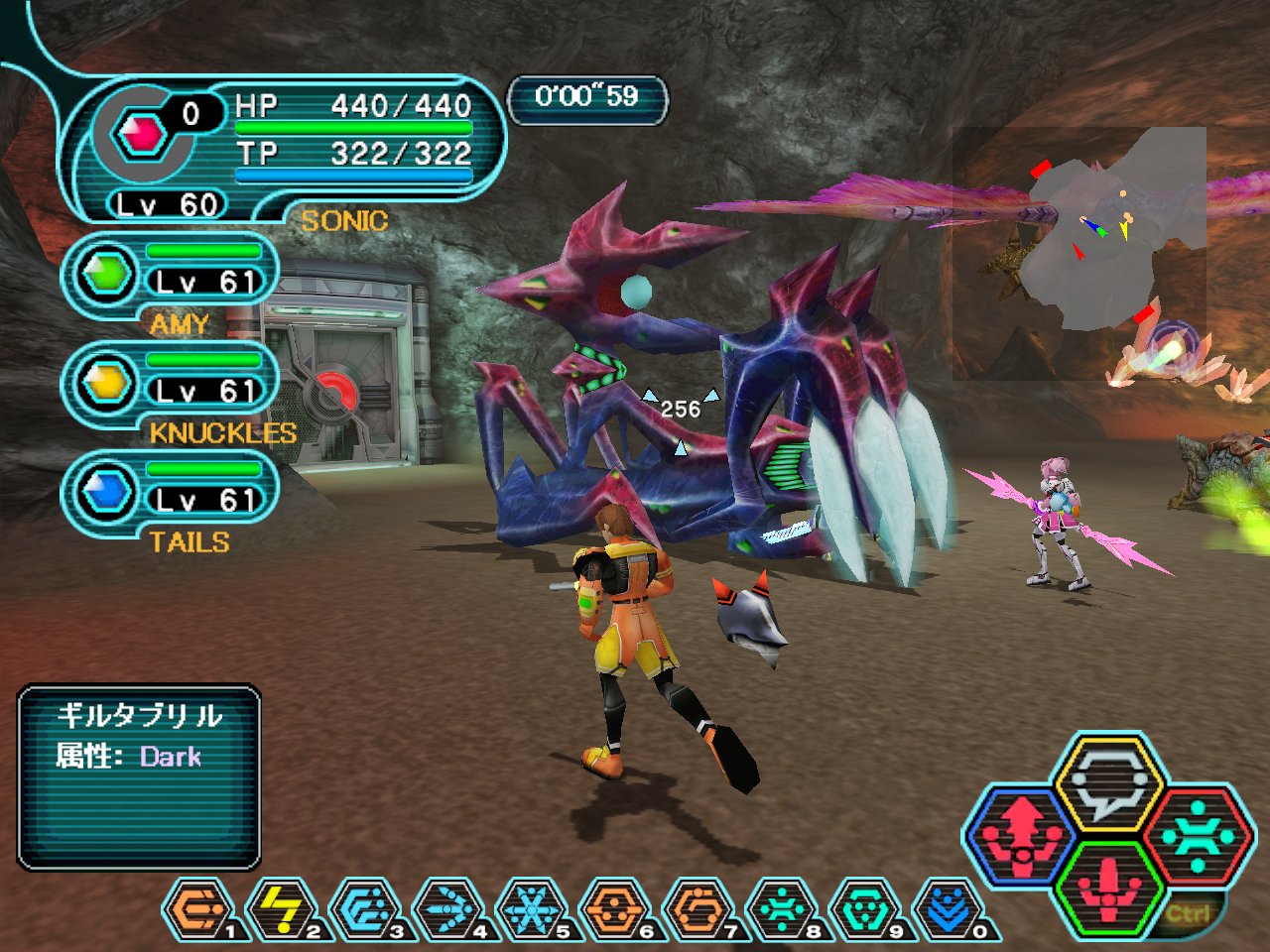Activate the teal hexagon technique in slot 9
1270x952 pixels.
(x=865, y=909)
